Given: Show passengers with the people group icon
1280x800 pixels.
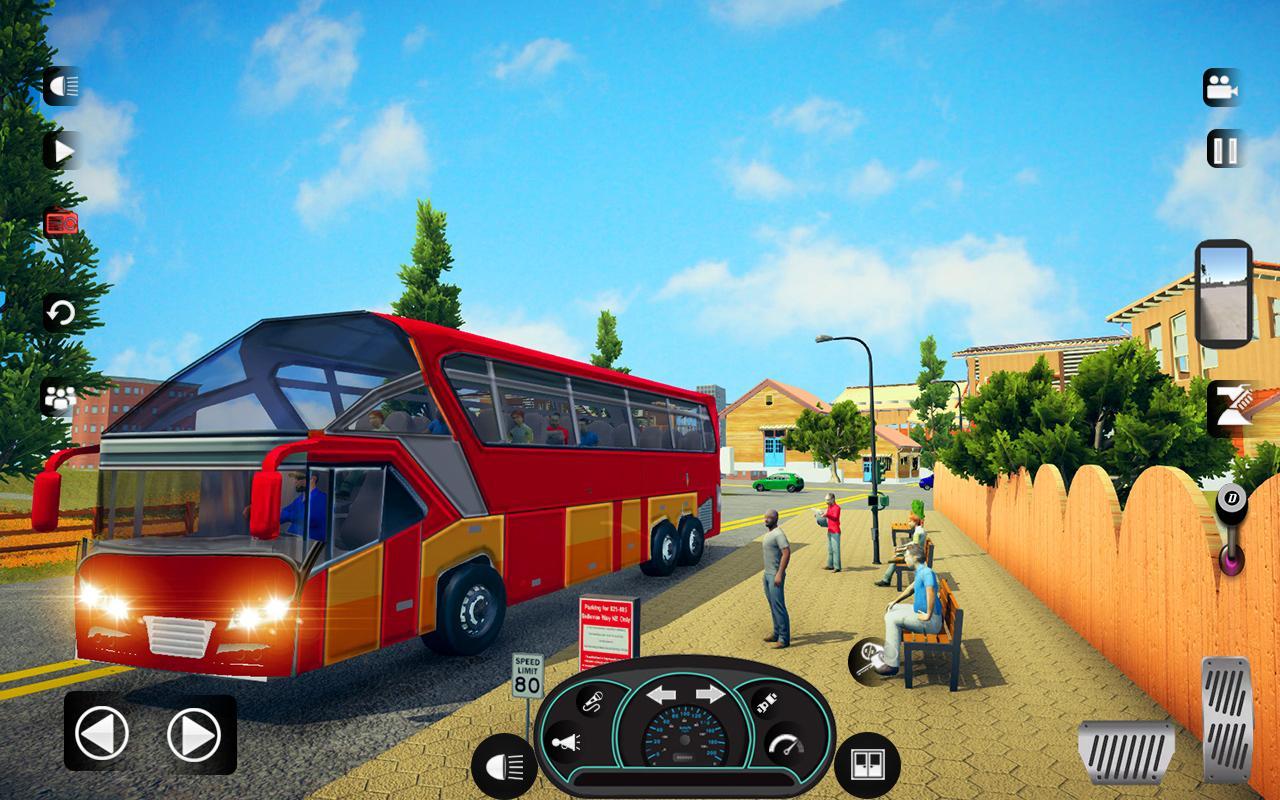Looking at the screenshot, I should pos(59,398).
